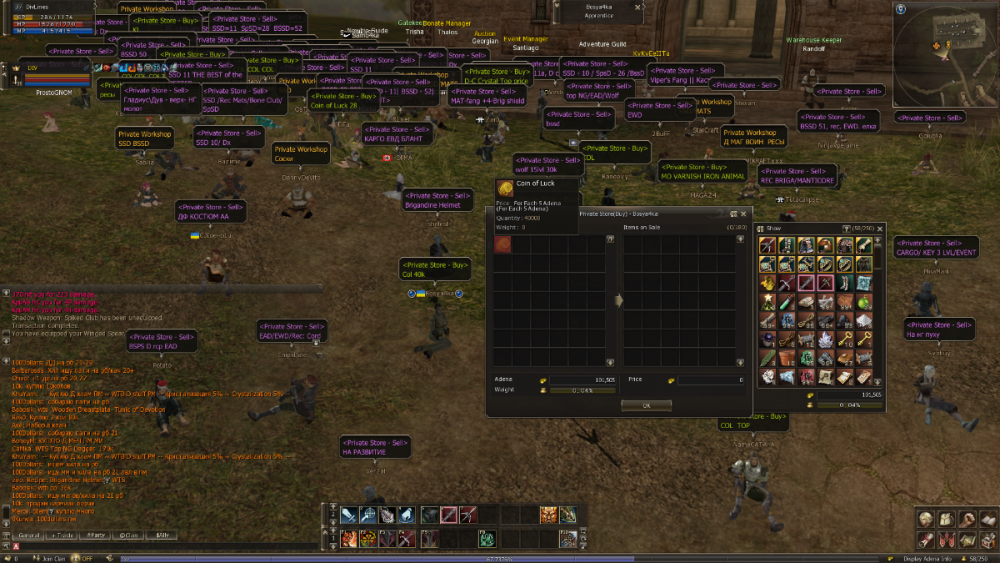
Task: Confirm the private store with OK
Action: coord(646,405)
